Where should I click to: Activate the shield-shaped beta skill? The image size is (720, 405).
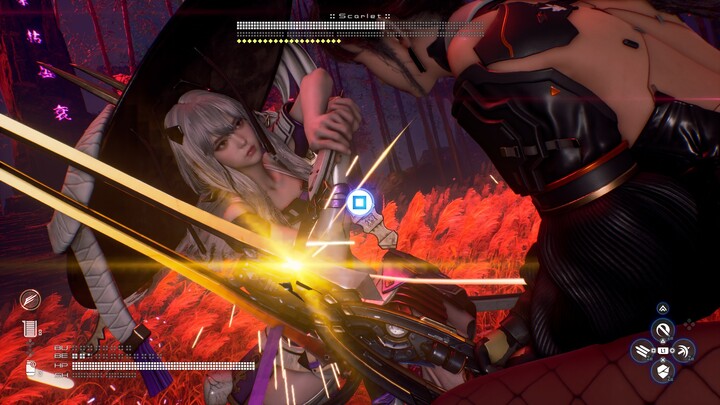pyautogui.click(x=662, y=372)
